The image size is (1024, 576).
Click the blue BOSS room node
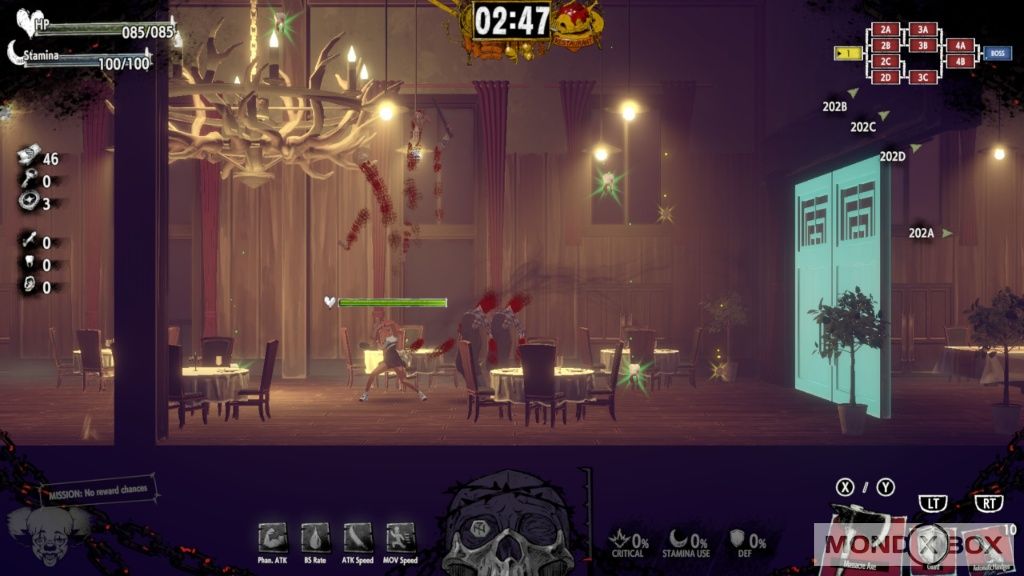[996, 53]
